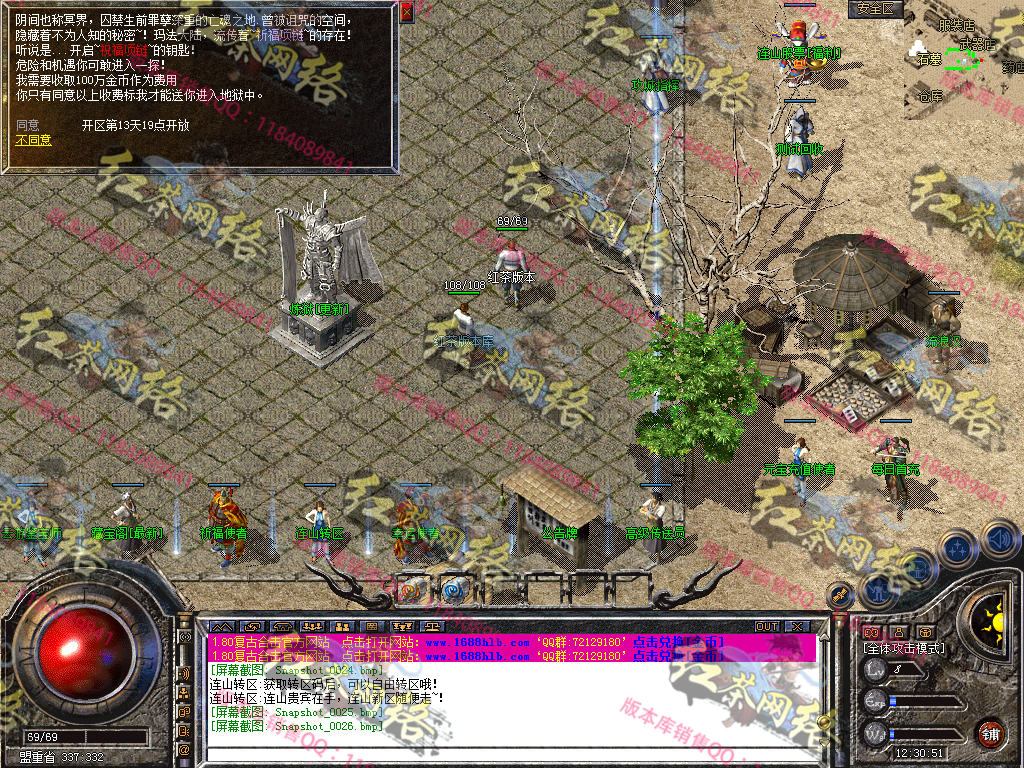This screenshot has height=768, width=1024.
Task: Open the minimap in the corner
Action: coord(962,58)
